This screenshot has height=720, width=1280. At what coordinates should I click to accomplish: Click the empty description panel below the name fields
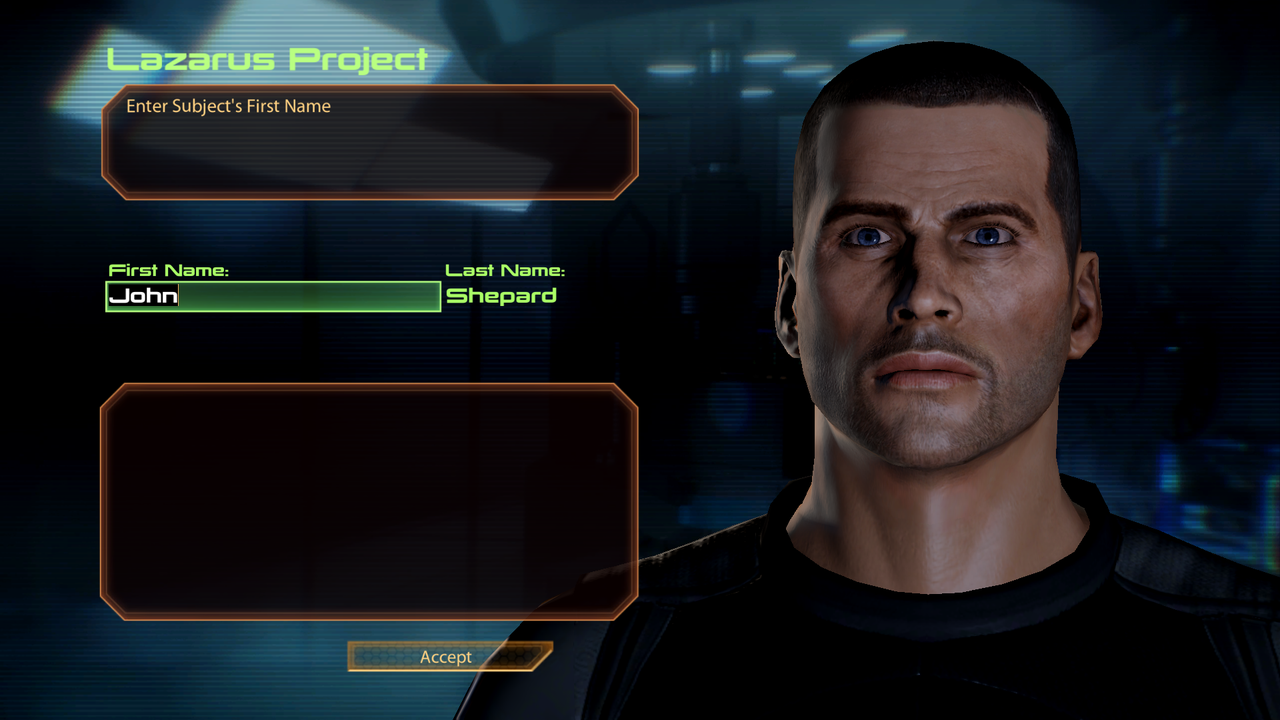[x=370, y=500]
